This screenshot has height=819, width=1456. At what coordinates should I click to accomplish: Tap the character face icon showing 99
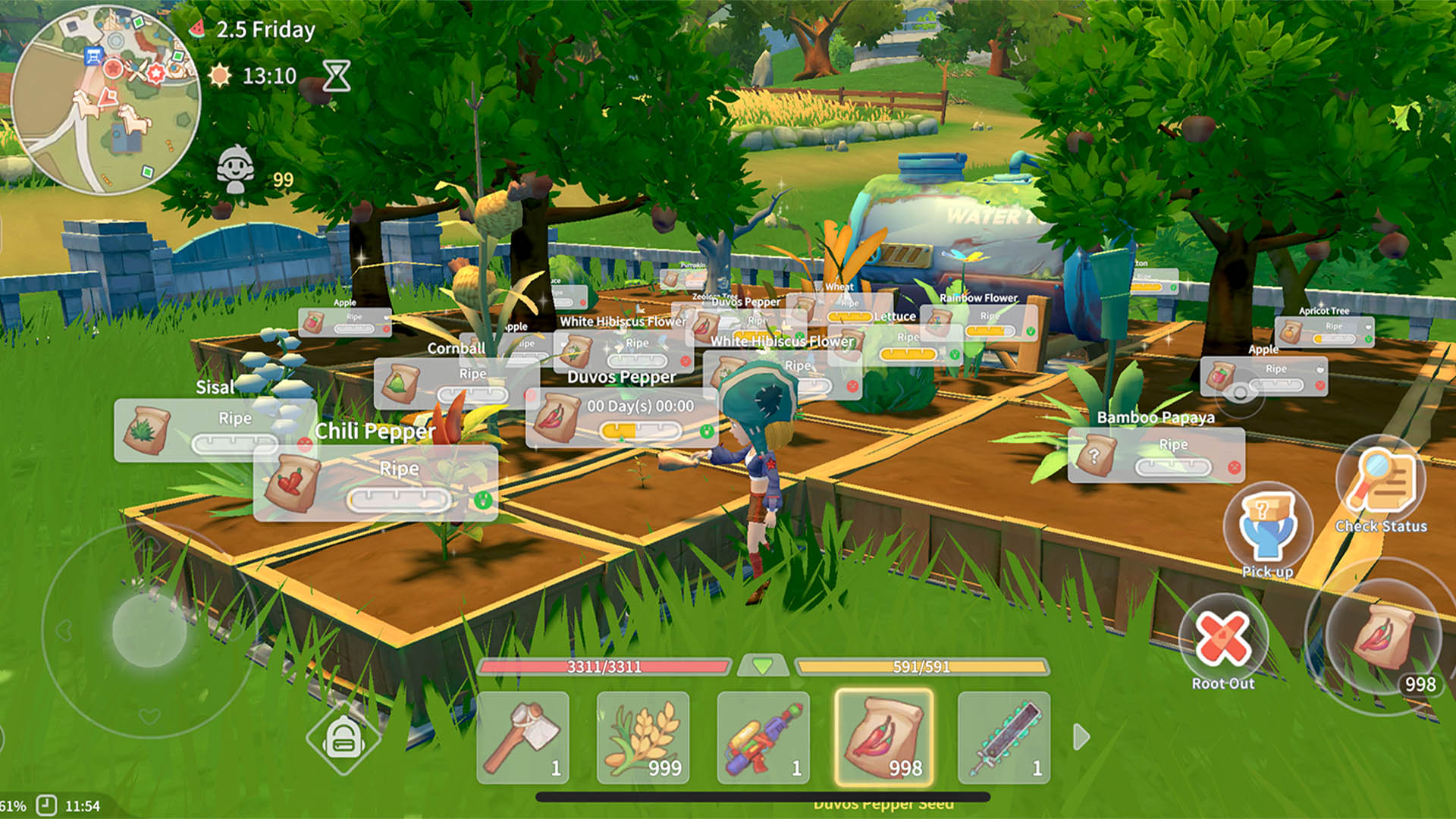(x=236, y=170)
